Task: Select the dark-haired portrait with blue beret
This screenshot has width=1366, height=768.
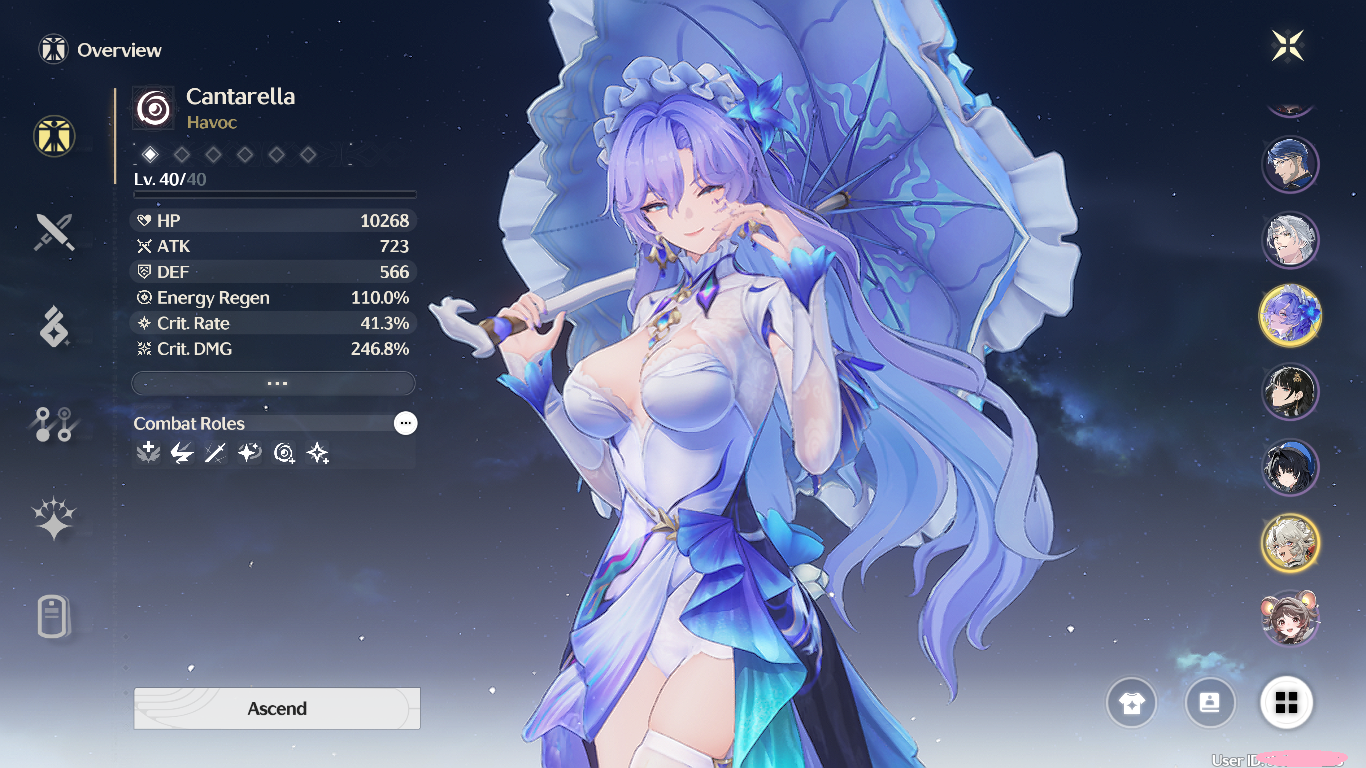Action: click(1290, 467)
